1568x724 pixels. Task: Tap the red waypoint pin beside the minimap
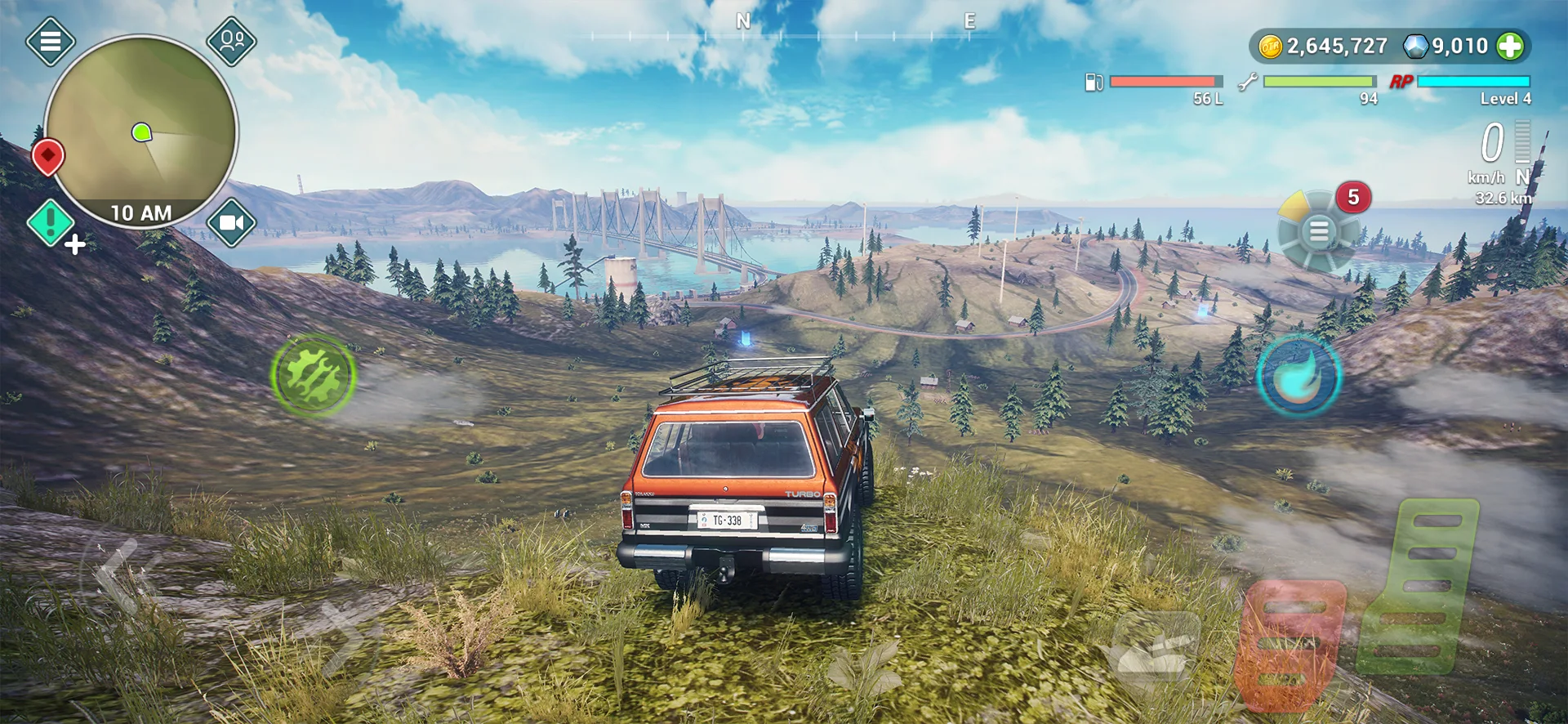click(50, 157)
